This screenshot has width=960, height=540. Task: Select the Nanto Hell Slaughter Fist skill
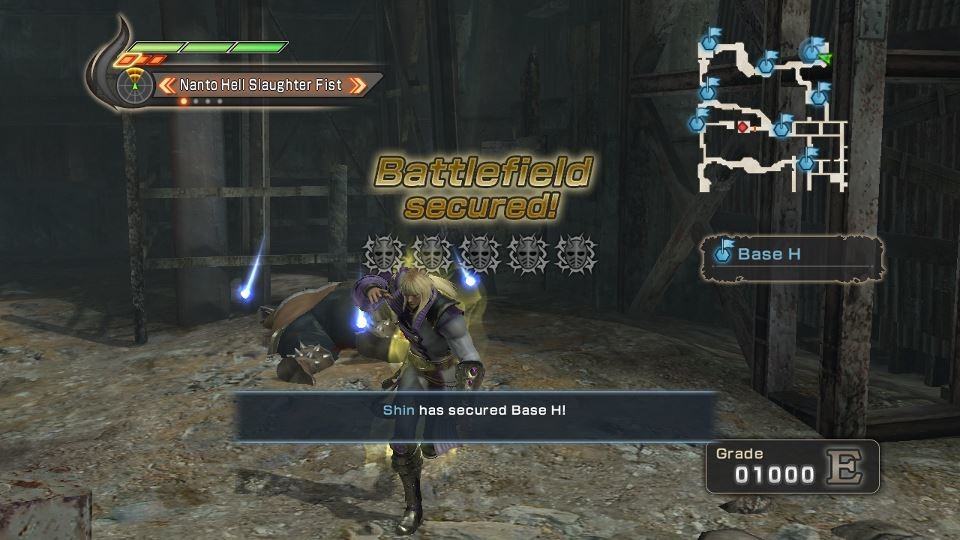(x=260, y=85)
